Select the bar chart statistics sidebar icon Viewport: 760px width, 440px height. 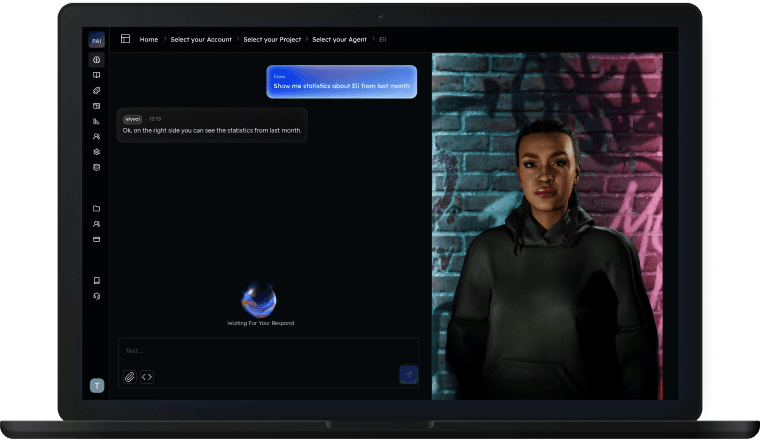[97, 121]
